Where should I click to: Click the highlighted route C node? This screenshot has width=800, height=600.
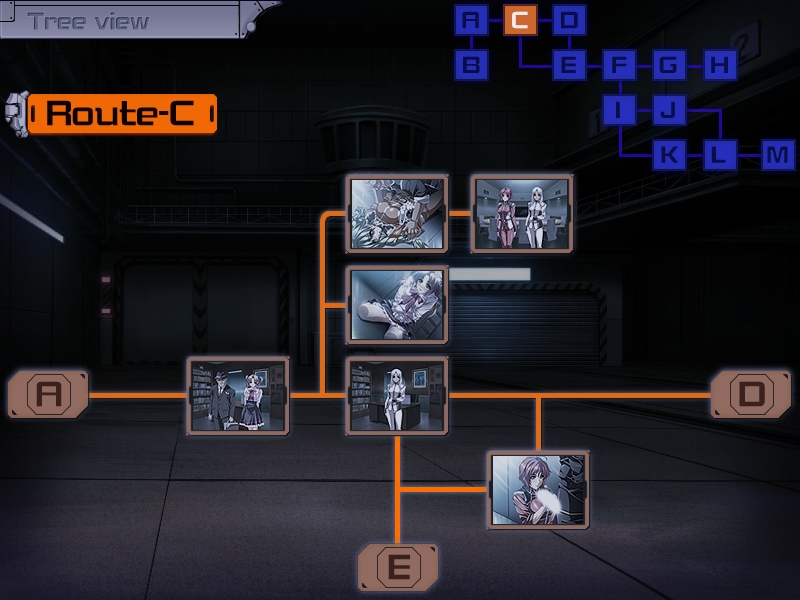click(520, 19)
